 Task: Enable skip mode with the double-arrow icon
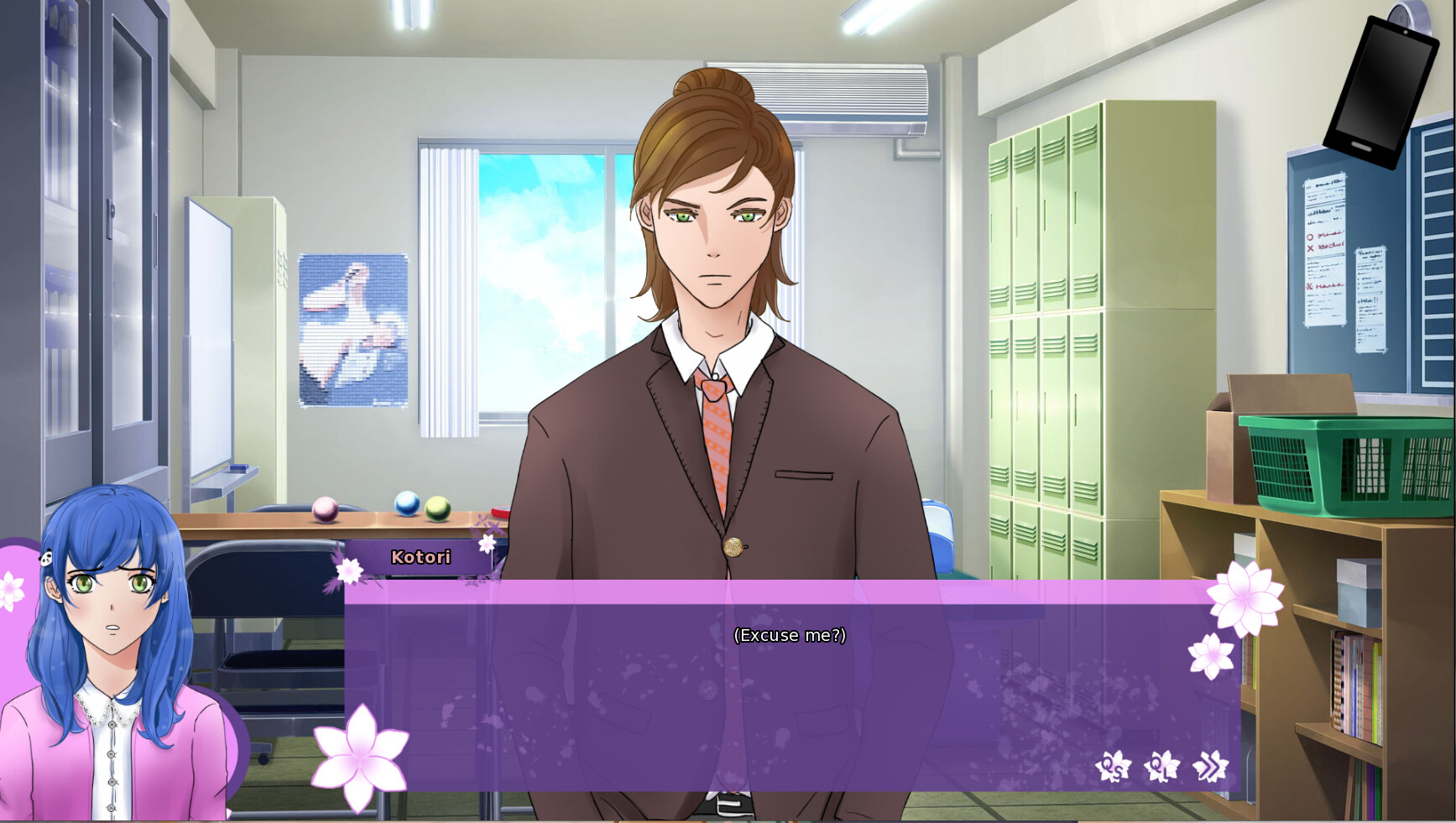click(1210, 766)
